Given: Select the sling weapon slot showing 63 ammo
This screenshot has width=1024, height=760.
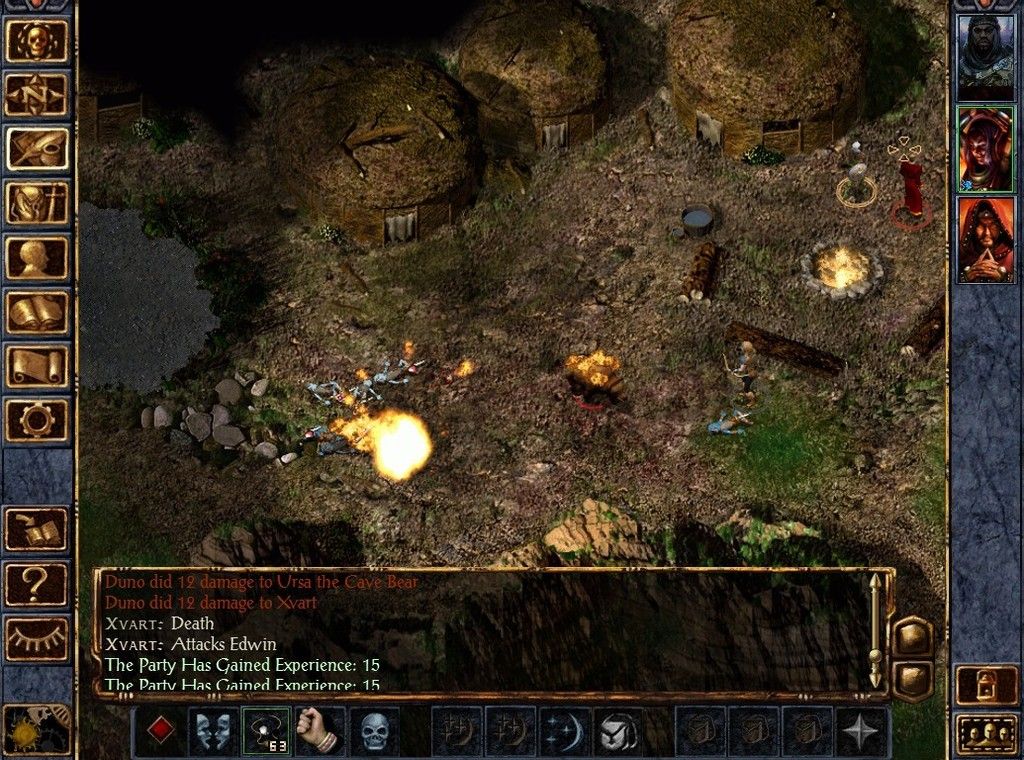Looking at the screenshot, I should 266,731.
